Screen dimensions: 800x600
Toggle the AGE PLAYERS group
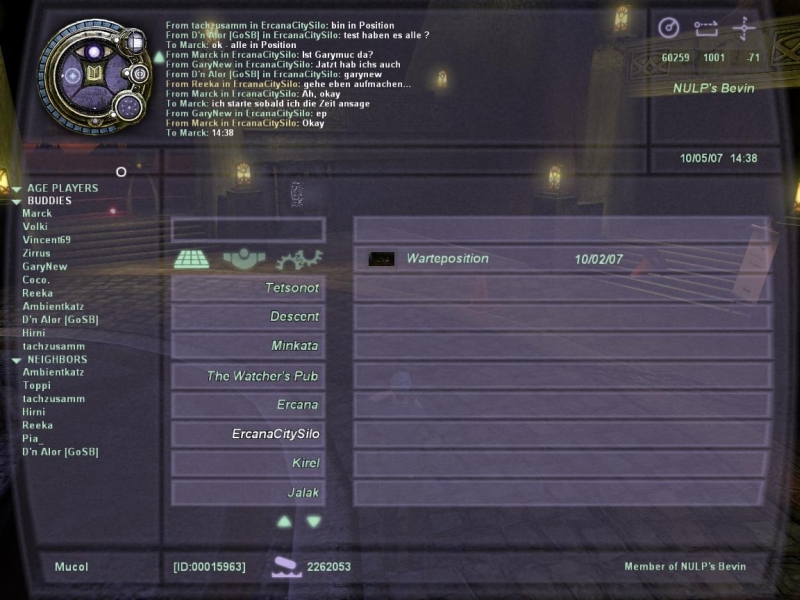(17, 188)
